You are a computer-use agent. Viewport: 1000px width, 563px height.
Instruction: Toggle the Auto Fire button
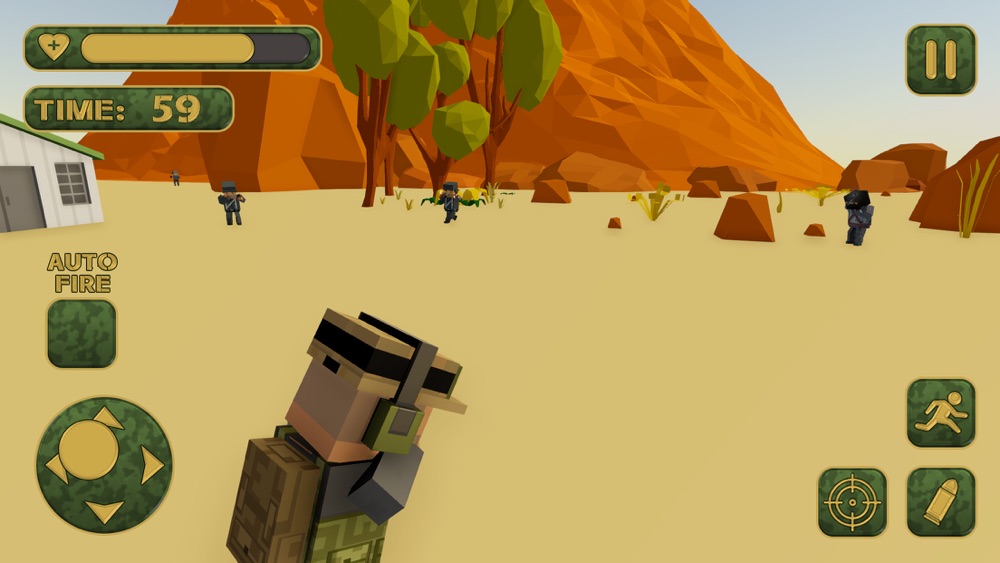pos(81,333)
